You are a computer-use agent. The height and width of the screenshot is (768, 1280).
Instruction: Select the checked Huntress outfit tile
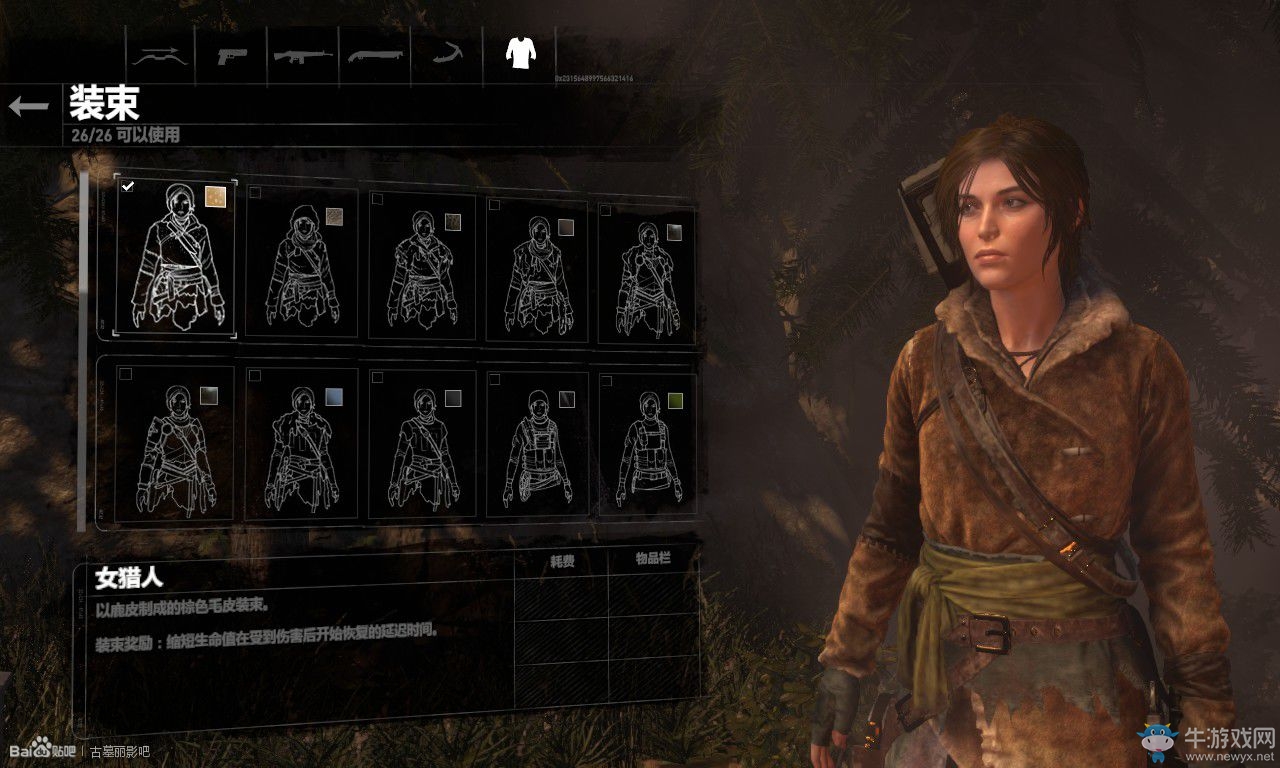[176, 258]
